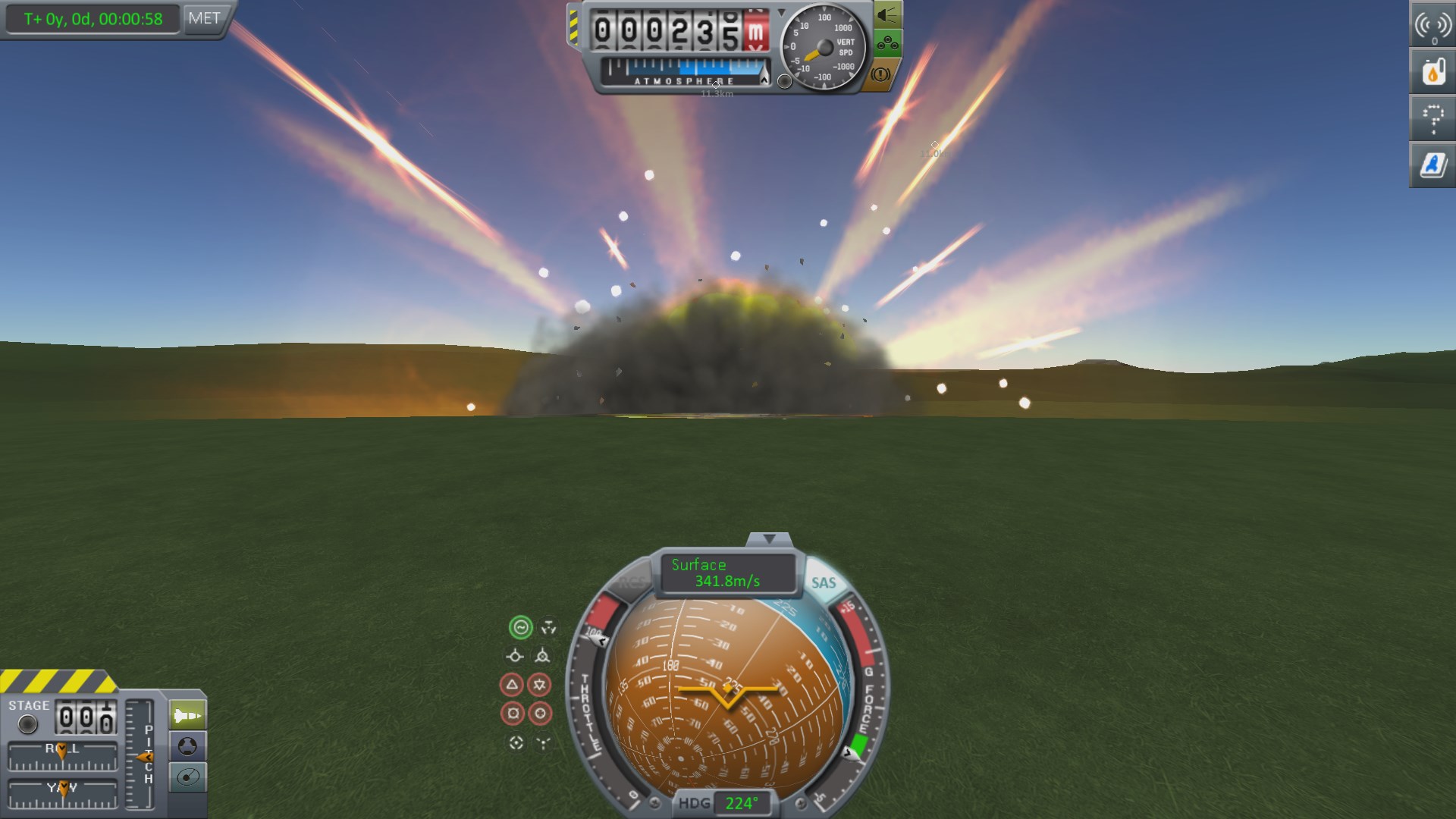Viewport: 1456px width, 819px height.
Task: Select the Prograde hold marker icon
Action: tap(516, 656)
